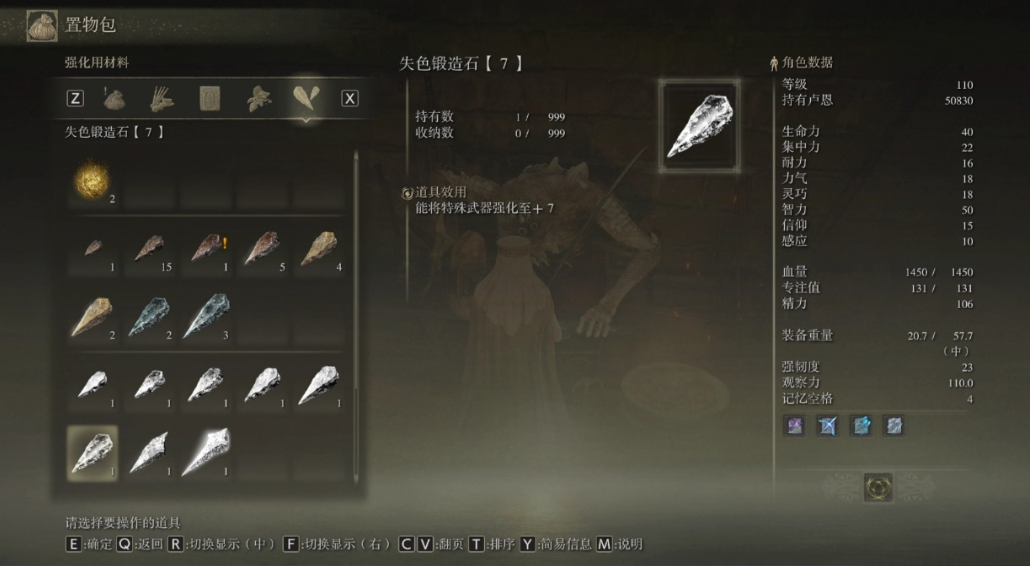The image size is (1030, 567).
Task: Select the smithing stone stack of 15
Action: 149,249
